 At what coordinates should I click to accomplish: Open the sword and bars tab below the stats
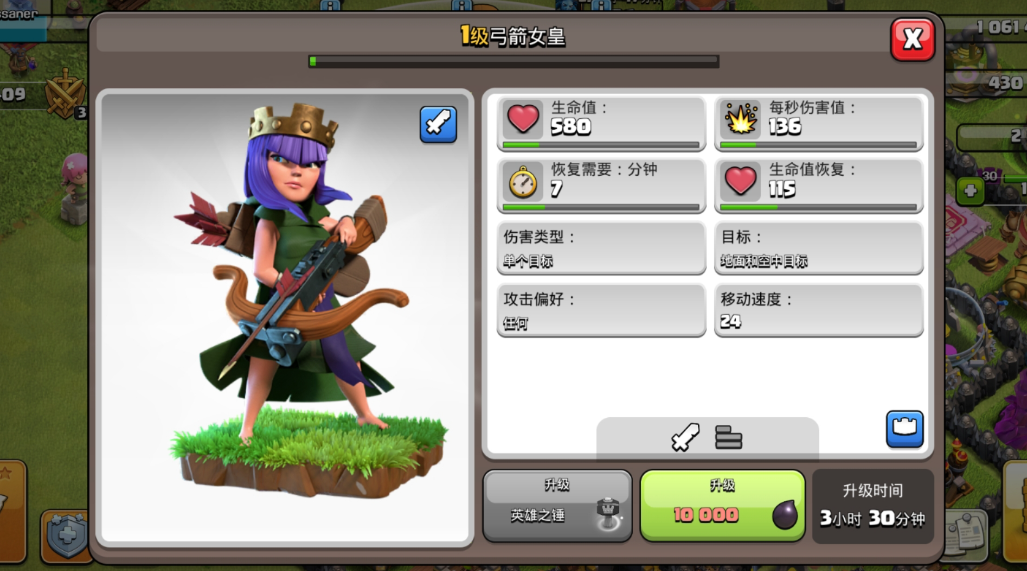(x=707, y=437)
